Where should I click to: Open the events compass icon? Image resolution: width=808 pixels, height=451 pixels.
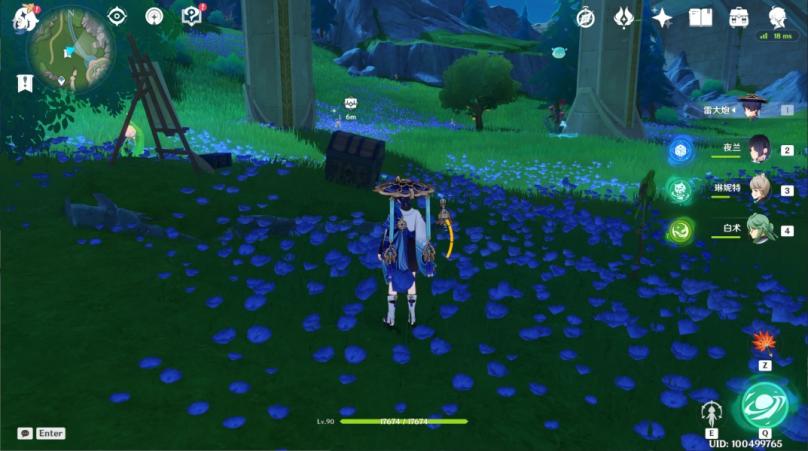click(x=586, y=17)
